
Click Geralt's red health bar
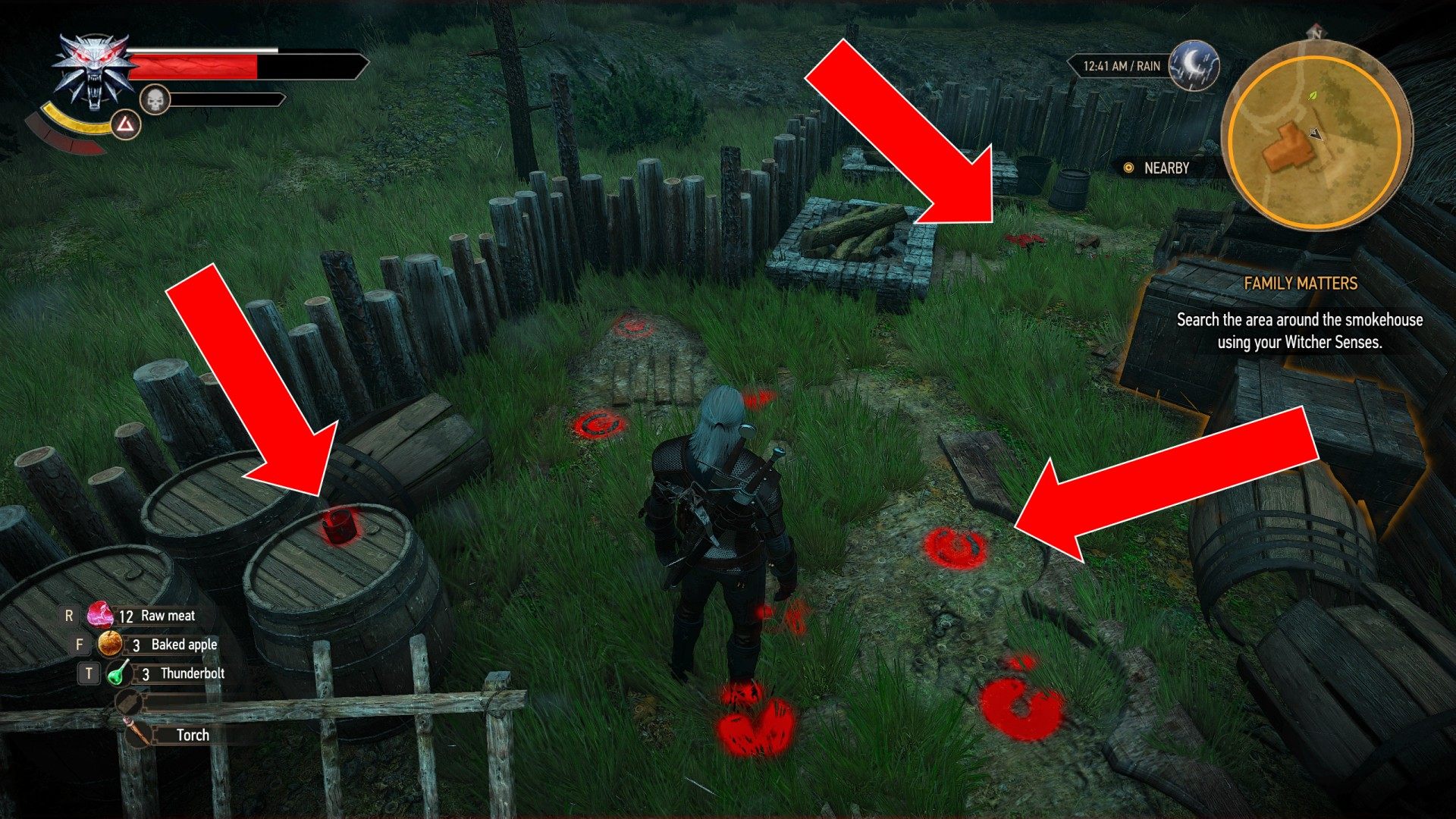pos(193,67)
